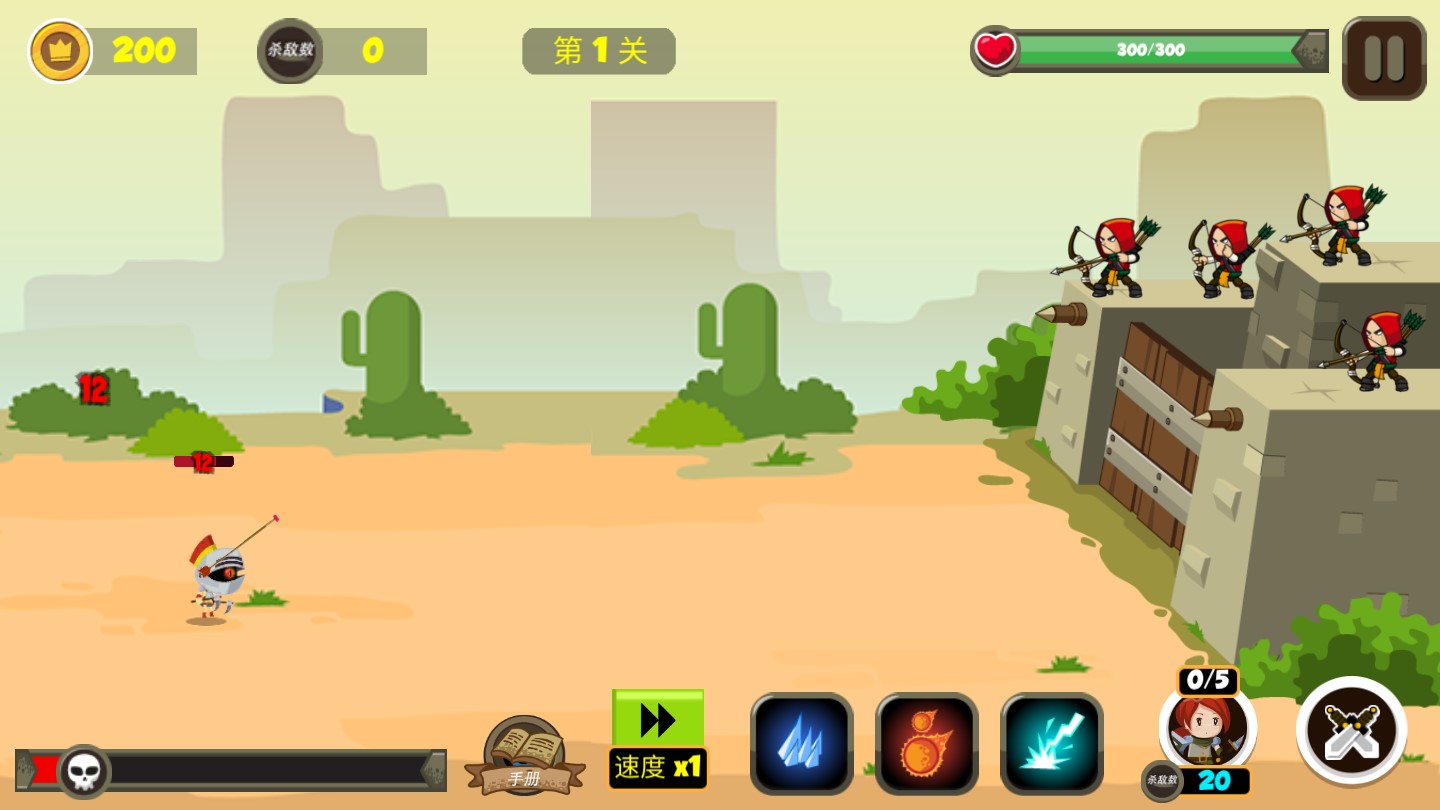Tap the crossed swords button
The width and height of the screenshot is (1440, 810).
[x=1351, y=730]
